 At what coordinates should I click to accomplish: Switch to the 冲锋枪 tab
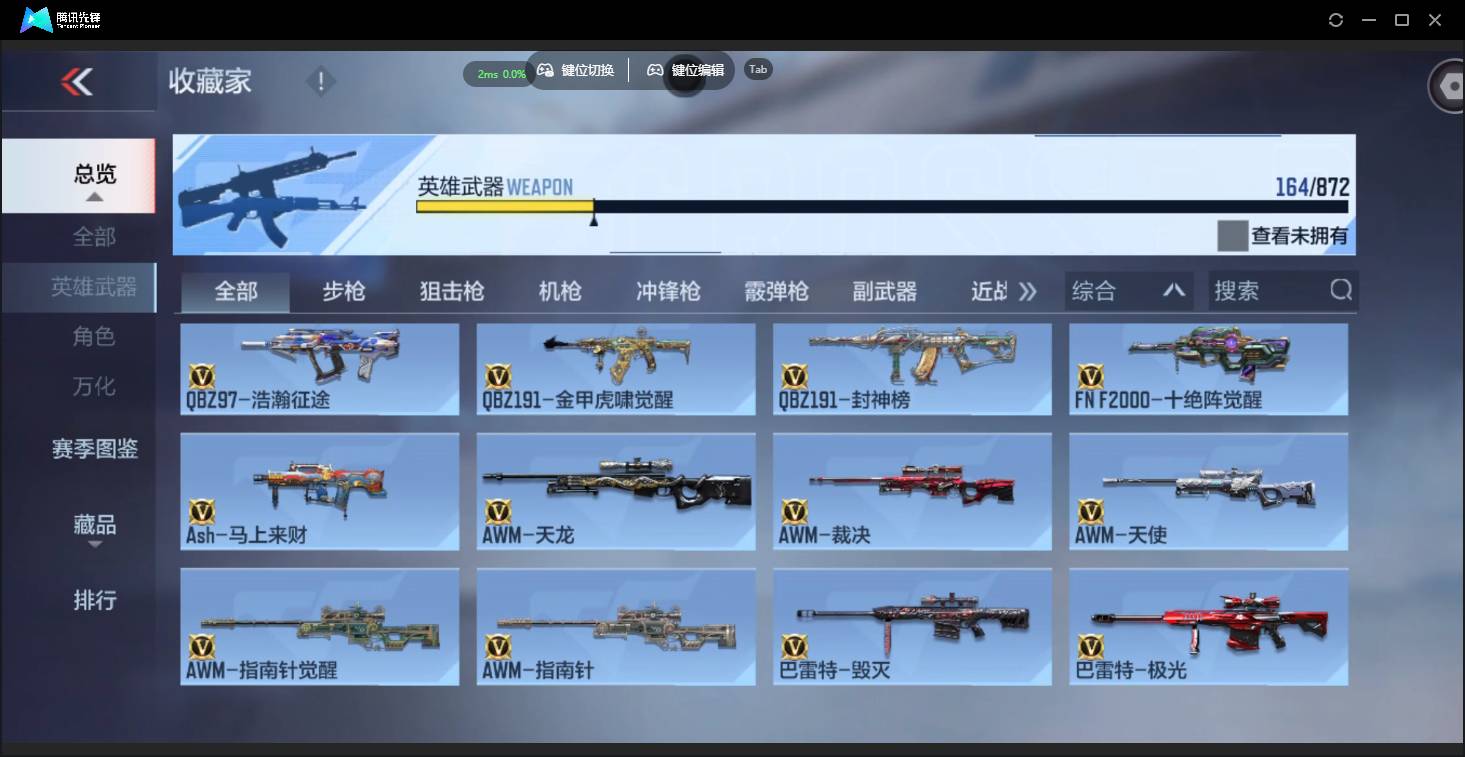(666, 290)
